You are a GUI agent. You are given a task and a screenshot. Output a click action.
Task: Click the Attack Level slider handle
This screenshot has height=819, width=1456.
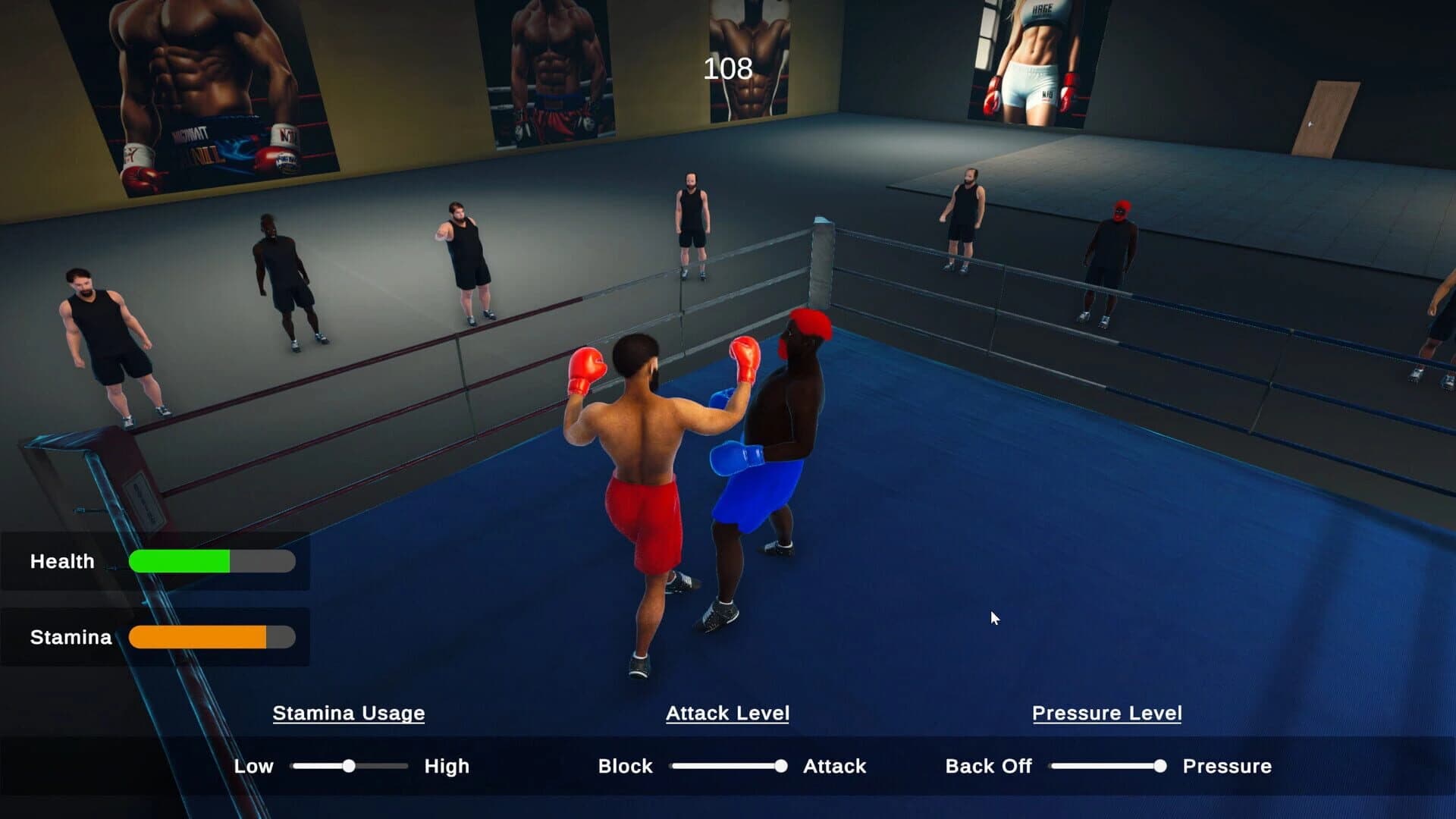point(780,766)
